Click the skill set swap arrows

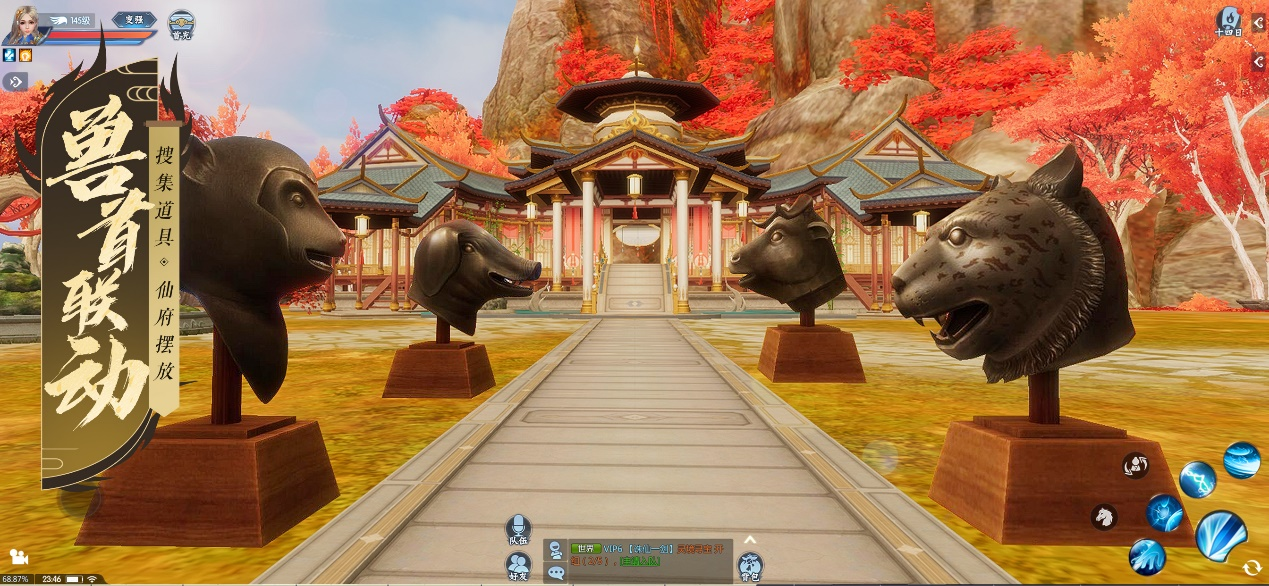(x=1251, y=567)
